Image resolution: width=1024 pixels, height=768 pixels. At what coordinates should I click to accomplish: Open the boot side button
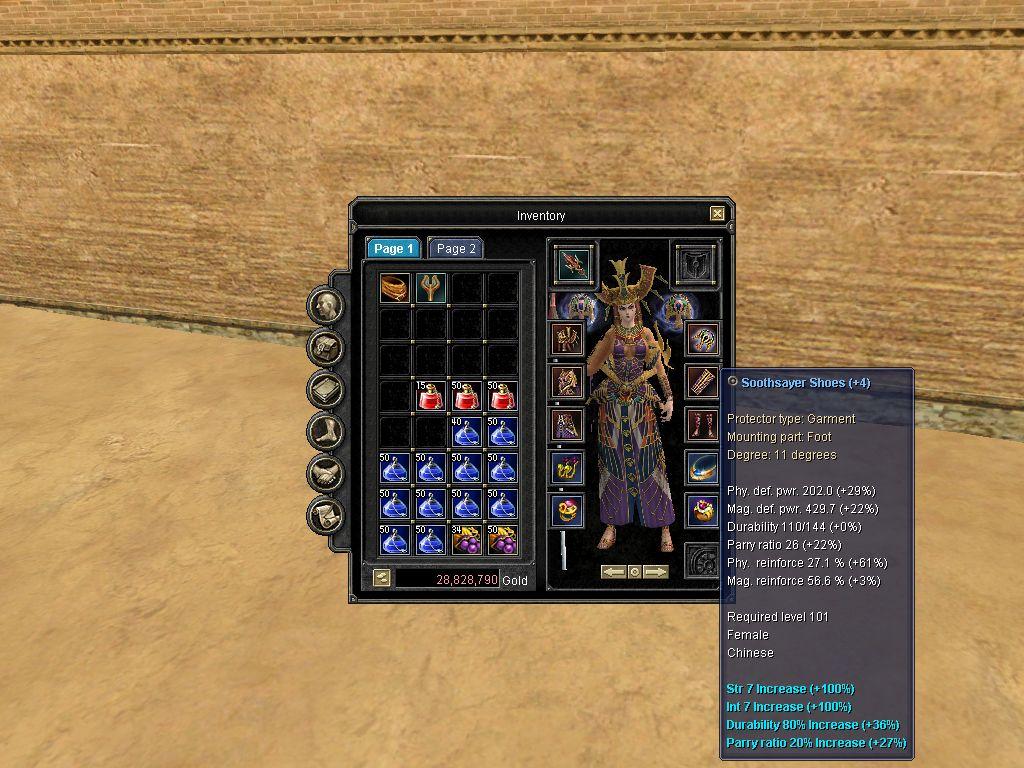point(326,432)
